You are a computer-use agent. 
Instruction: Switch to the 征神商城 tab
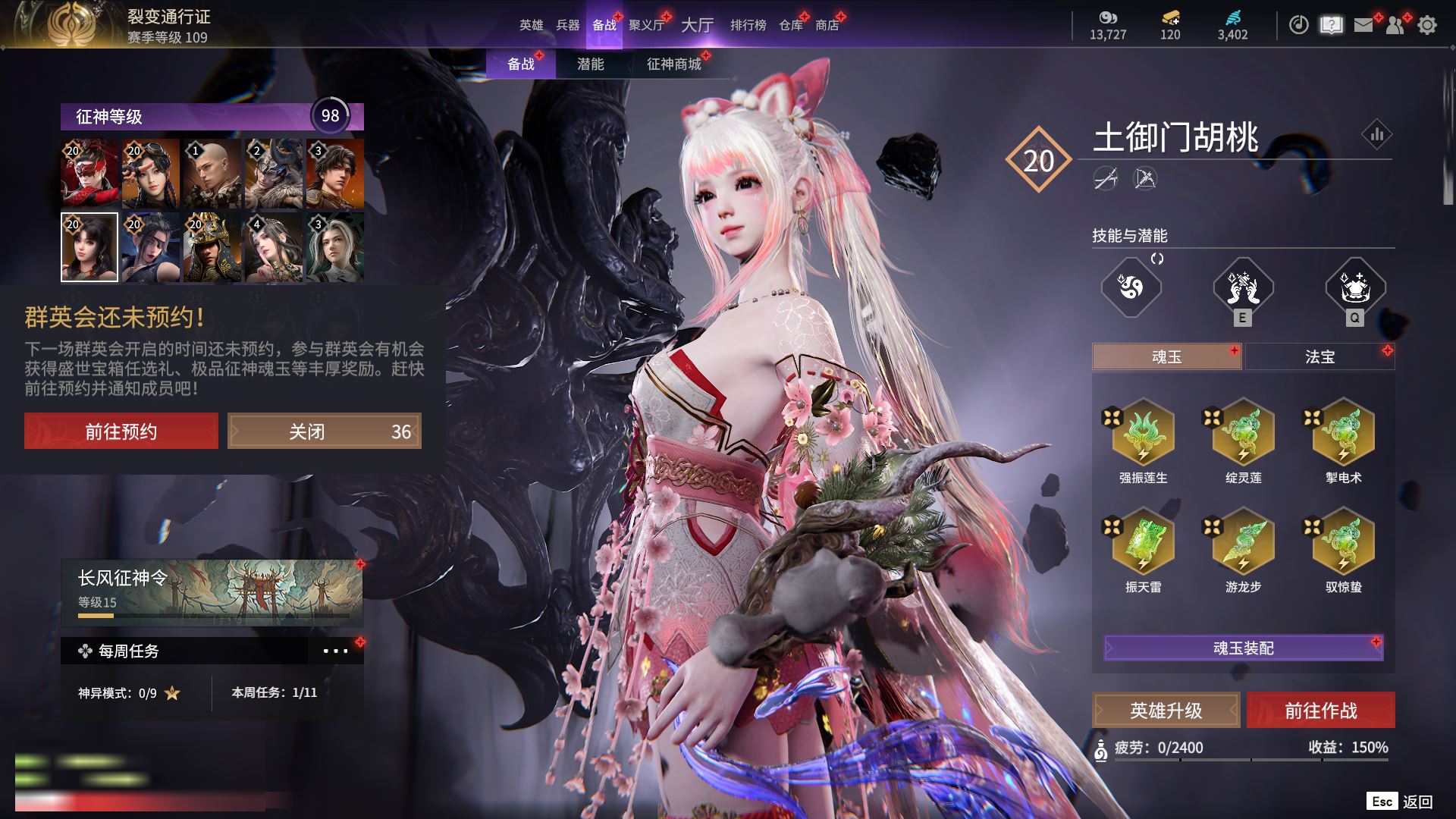click(674, 64)
